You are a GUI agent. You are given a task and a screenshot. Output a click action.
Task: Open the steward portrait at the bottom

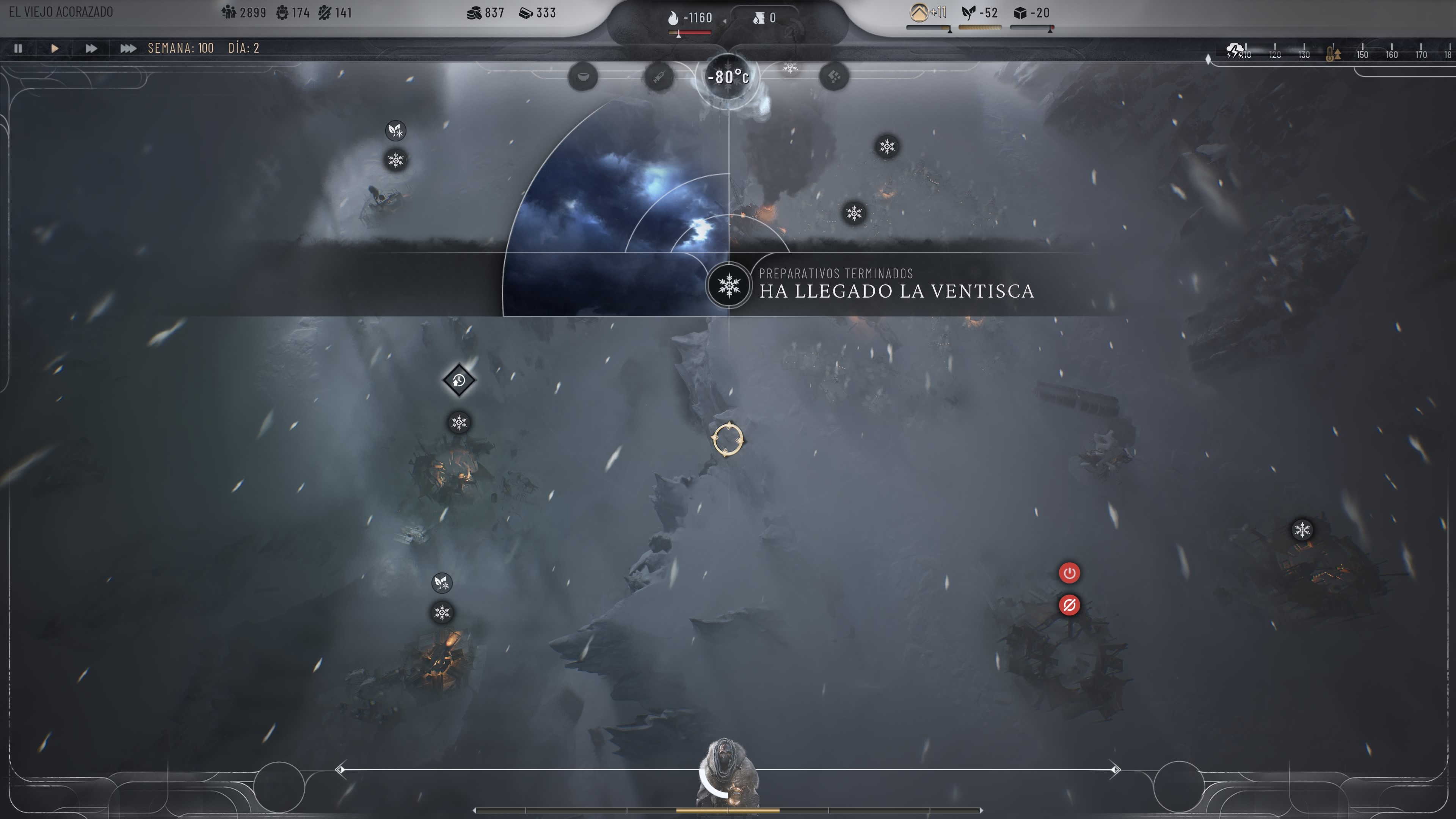(728, 774)
